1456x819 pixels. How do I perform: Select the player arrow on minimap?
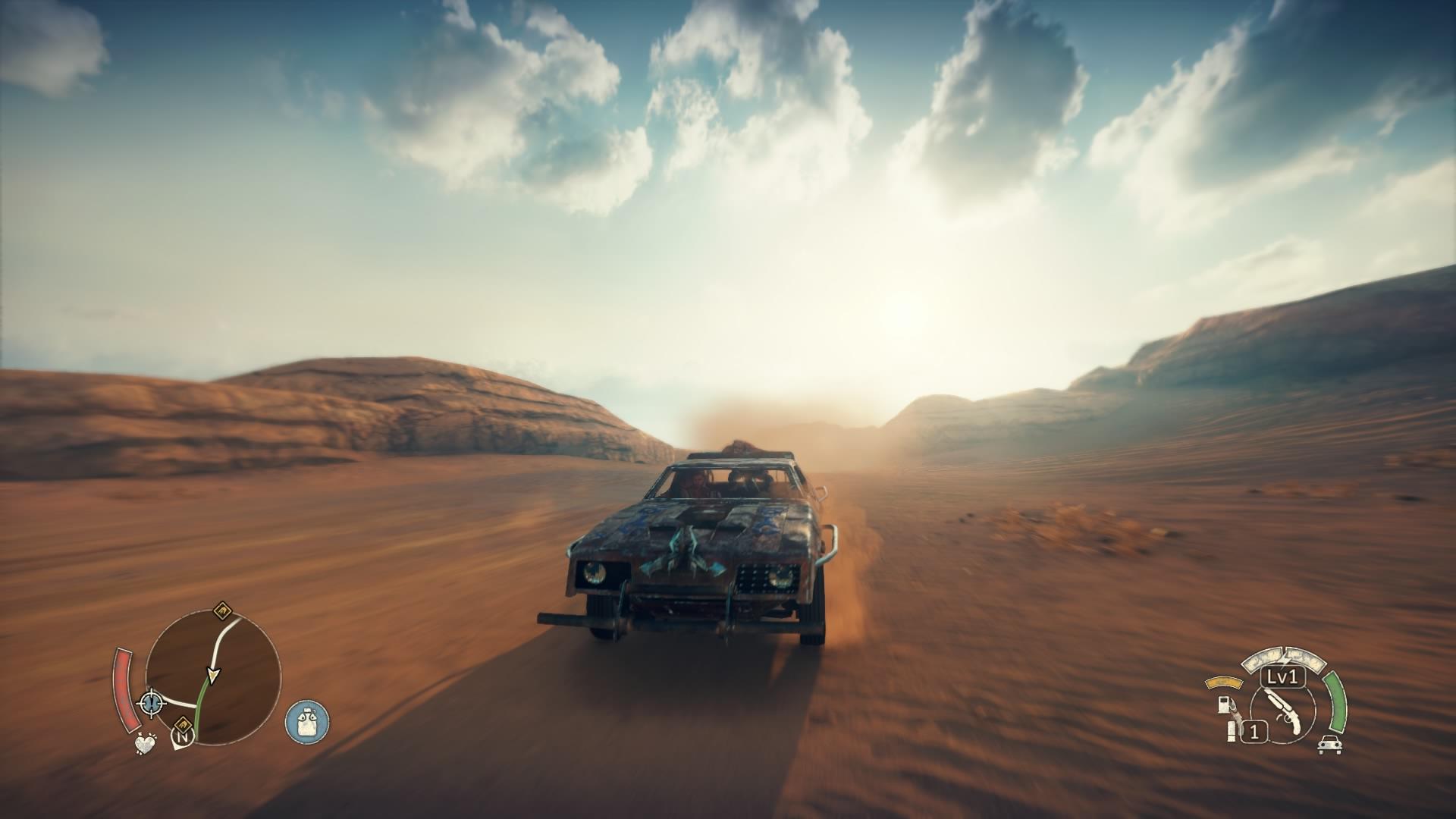[213, 674]
